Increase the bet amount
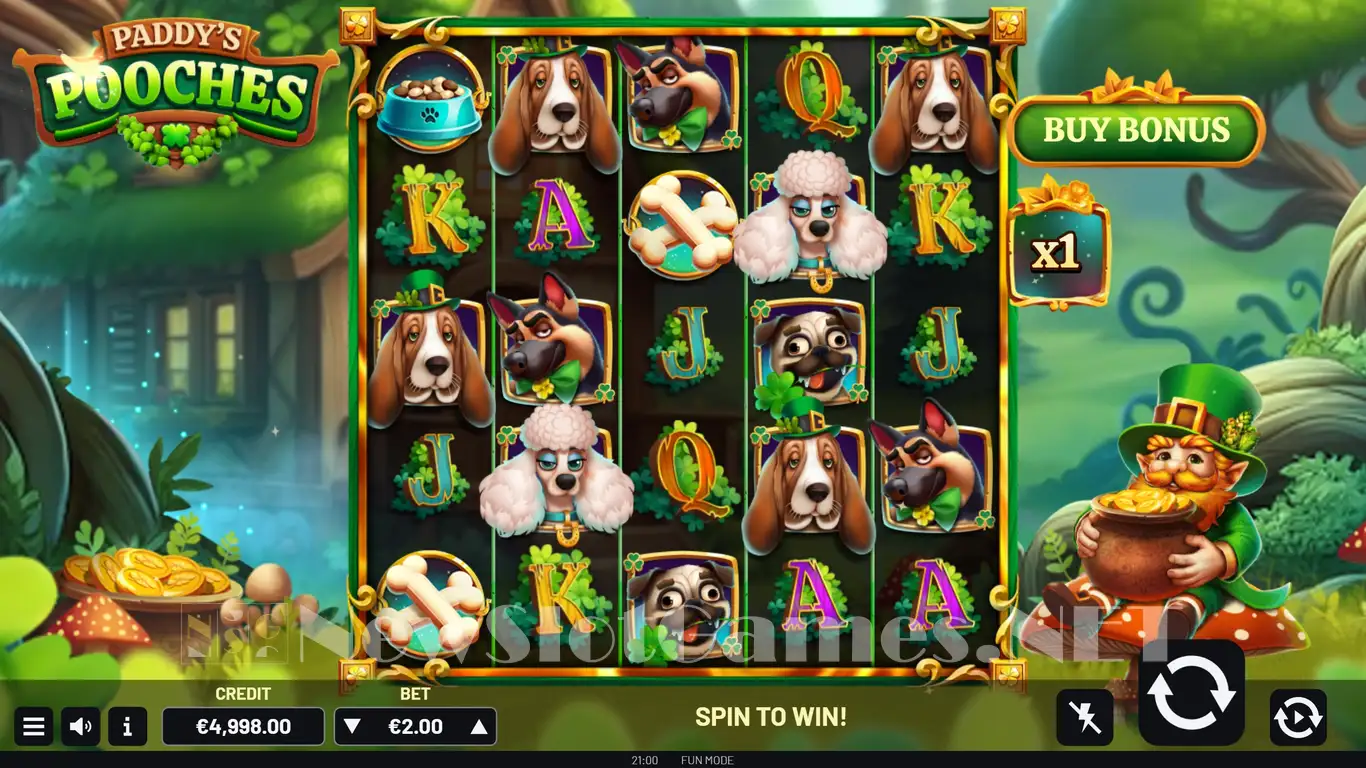 tap(479, 727)
